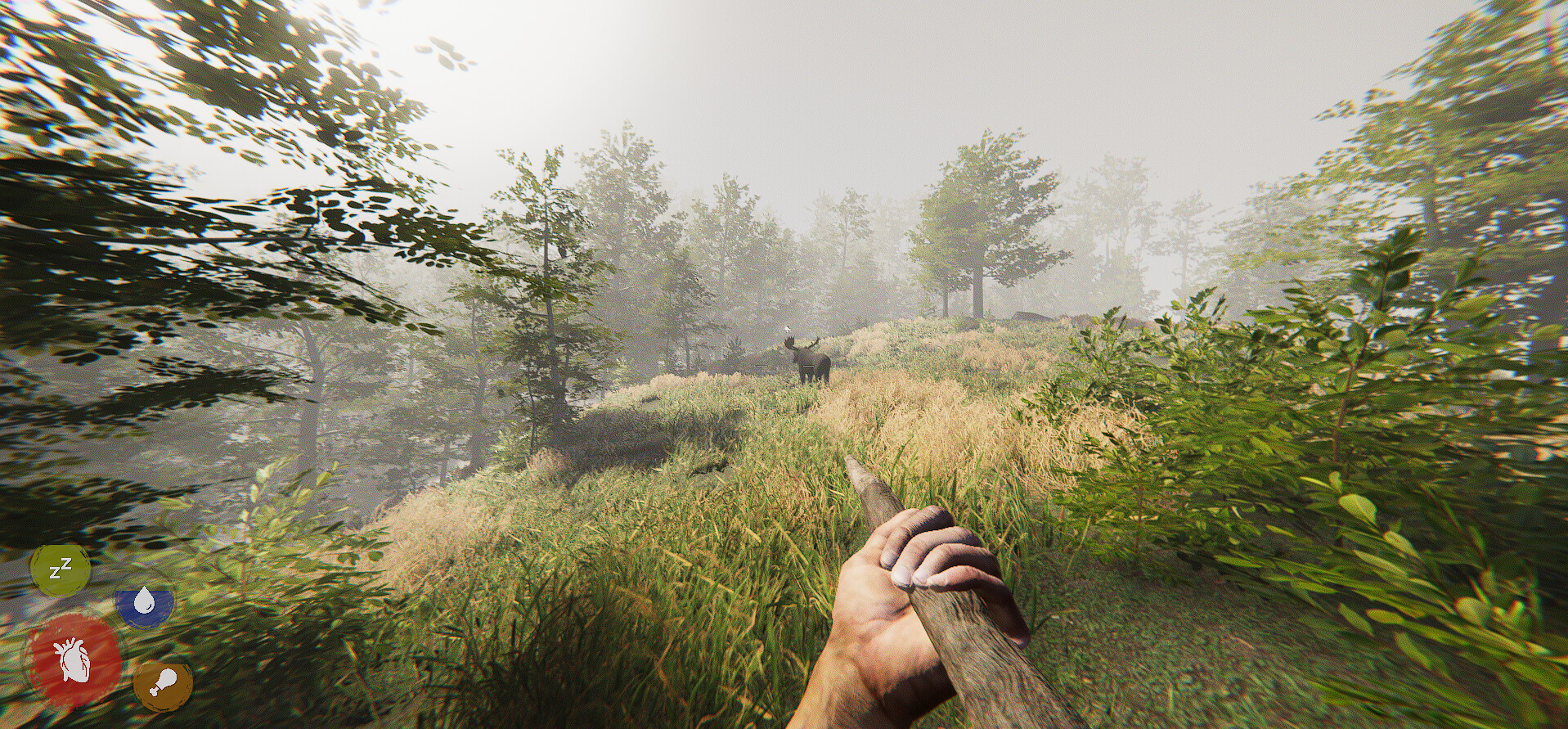This screenshot has height=729, width=1568.
Task: Click the left hit marker near the moose
Action: pos(762,366)
